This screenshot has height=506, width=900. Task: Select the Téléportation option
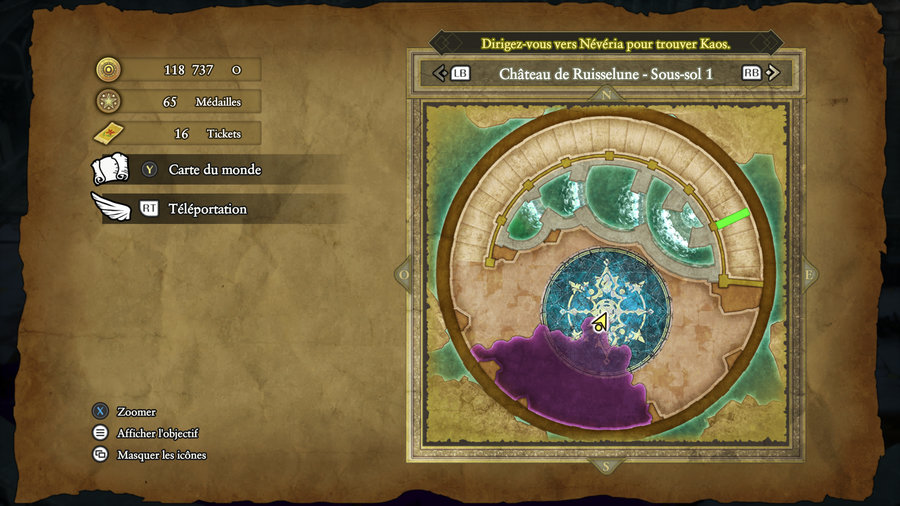(x=207, y=209)
